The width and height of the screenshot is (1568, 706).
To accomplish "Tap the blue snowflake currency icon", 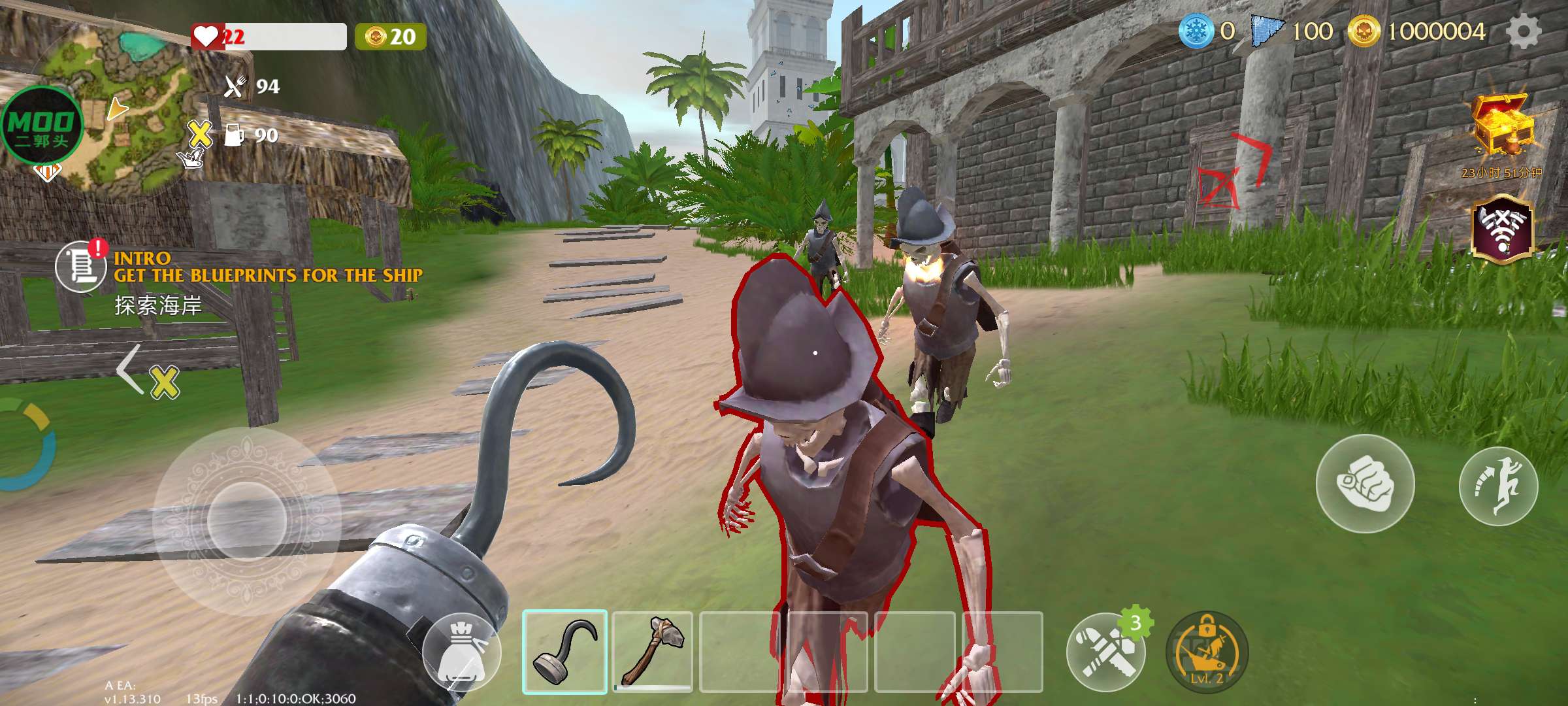I will [1196, 31].
